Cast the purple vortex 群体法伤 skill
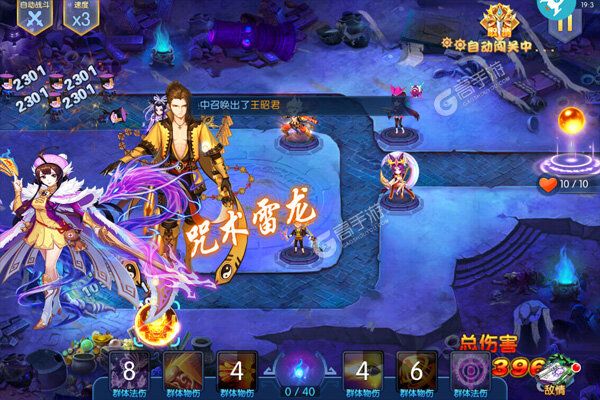 (469, 371)
